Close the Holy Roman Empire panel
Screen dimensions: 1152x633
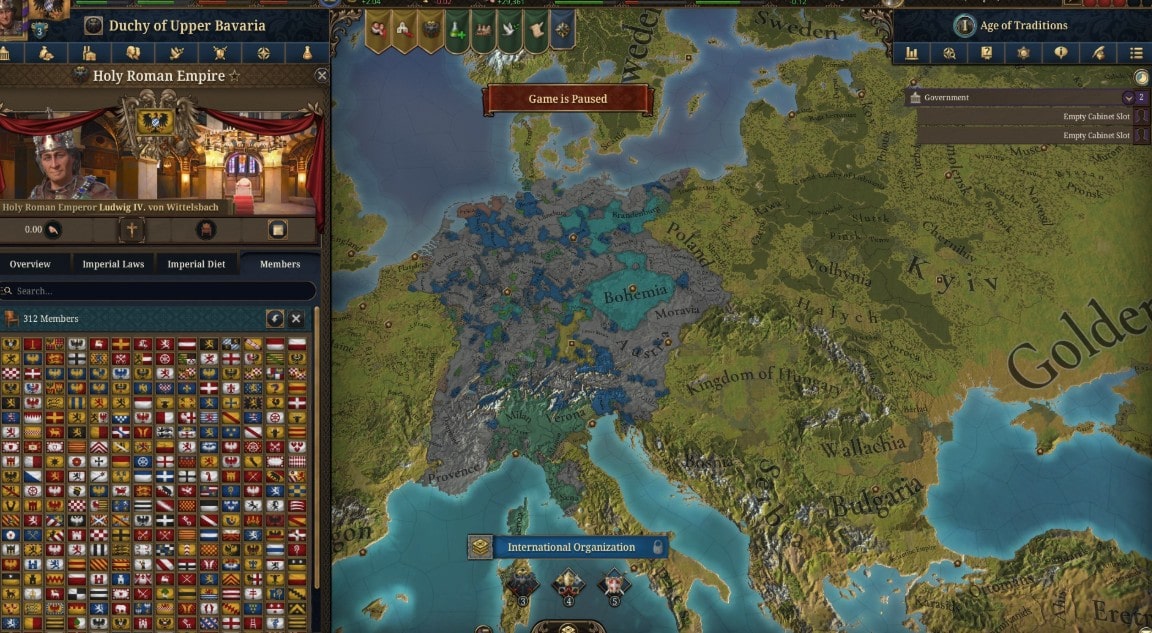point(321,75)
